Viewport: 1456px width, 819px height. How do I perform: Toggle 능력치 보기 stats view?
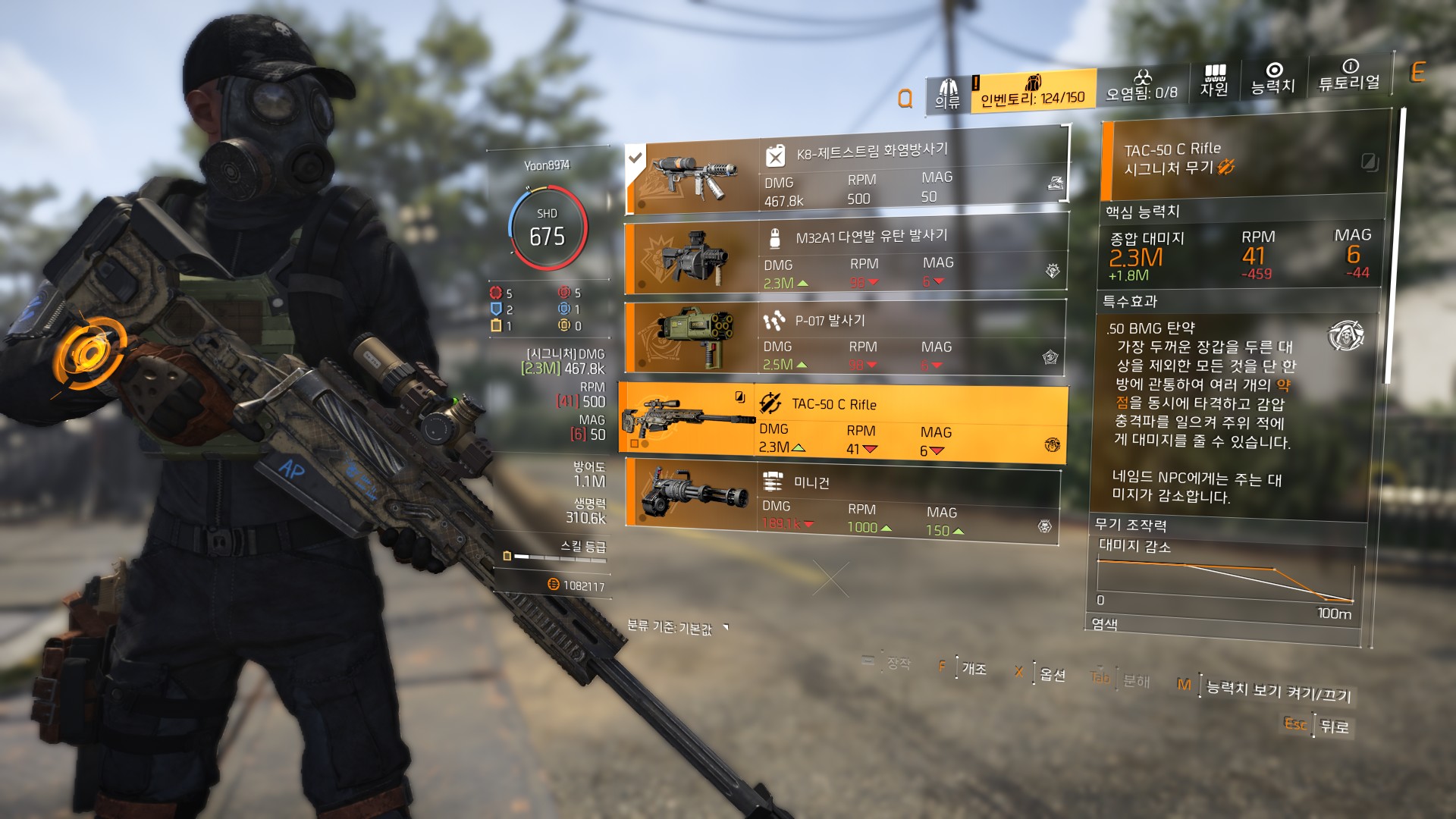point(1278,690)
